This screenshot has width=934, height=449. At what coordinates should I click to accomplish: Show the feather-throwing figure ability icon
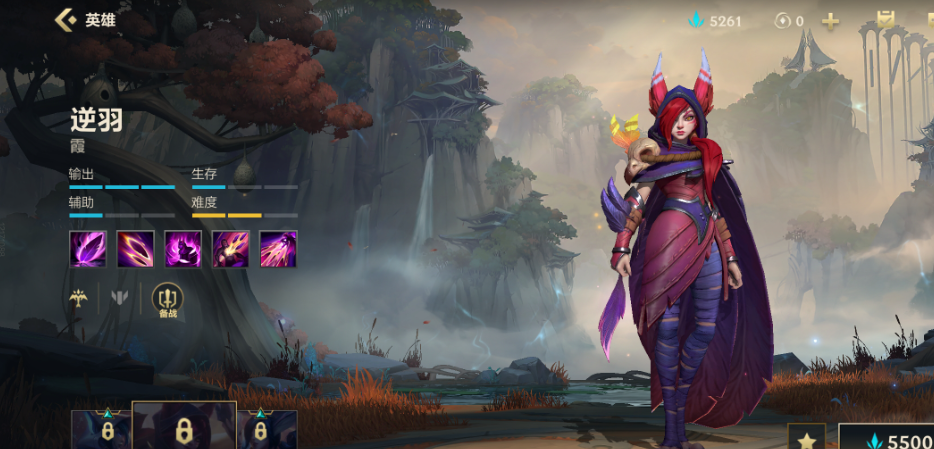pyautogui.click(x=231, y=248)
